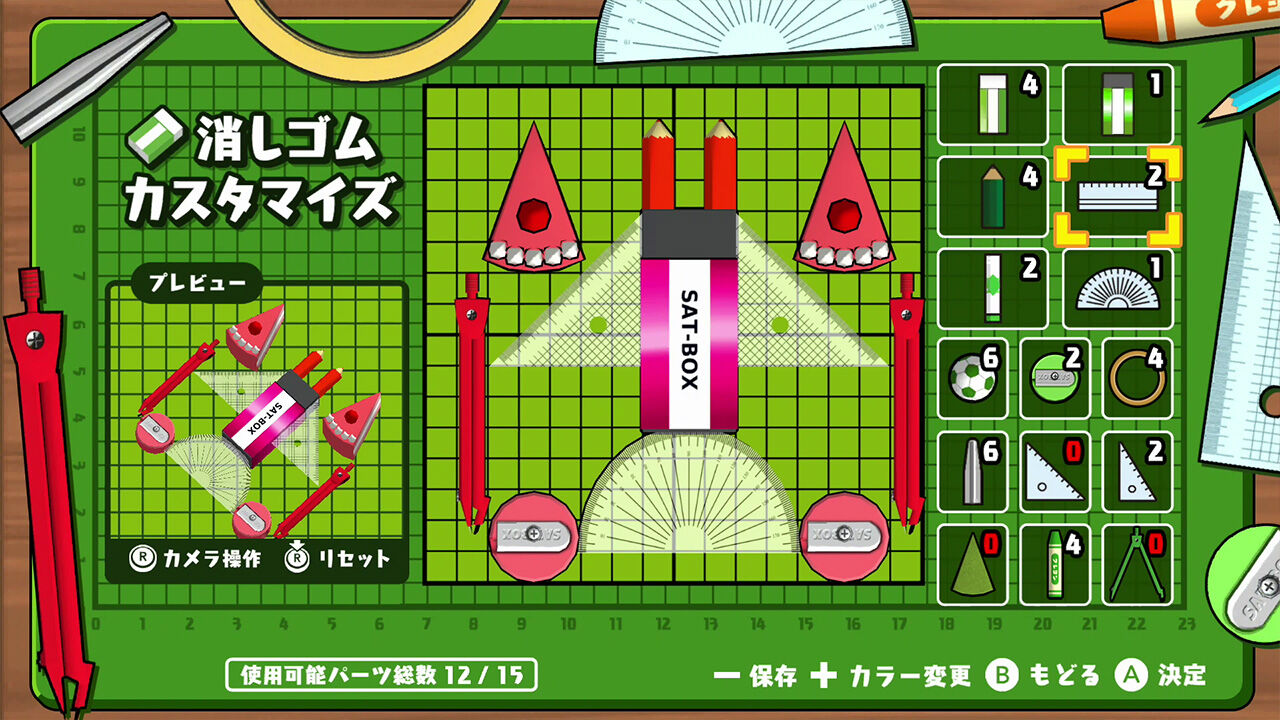Select the golden ring part icon
1280x720 pixels.
click(1138, 380)
